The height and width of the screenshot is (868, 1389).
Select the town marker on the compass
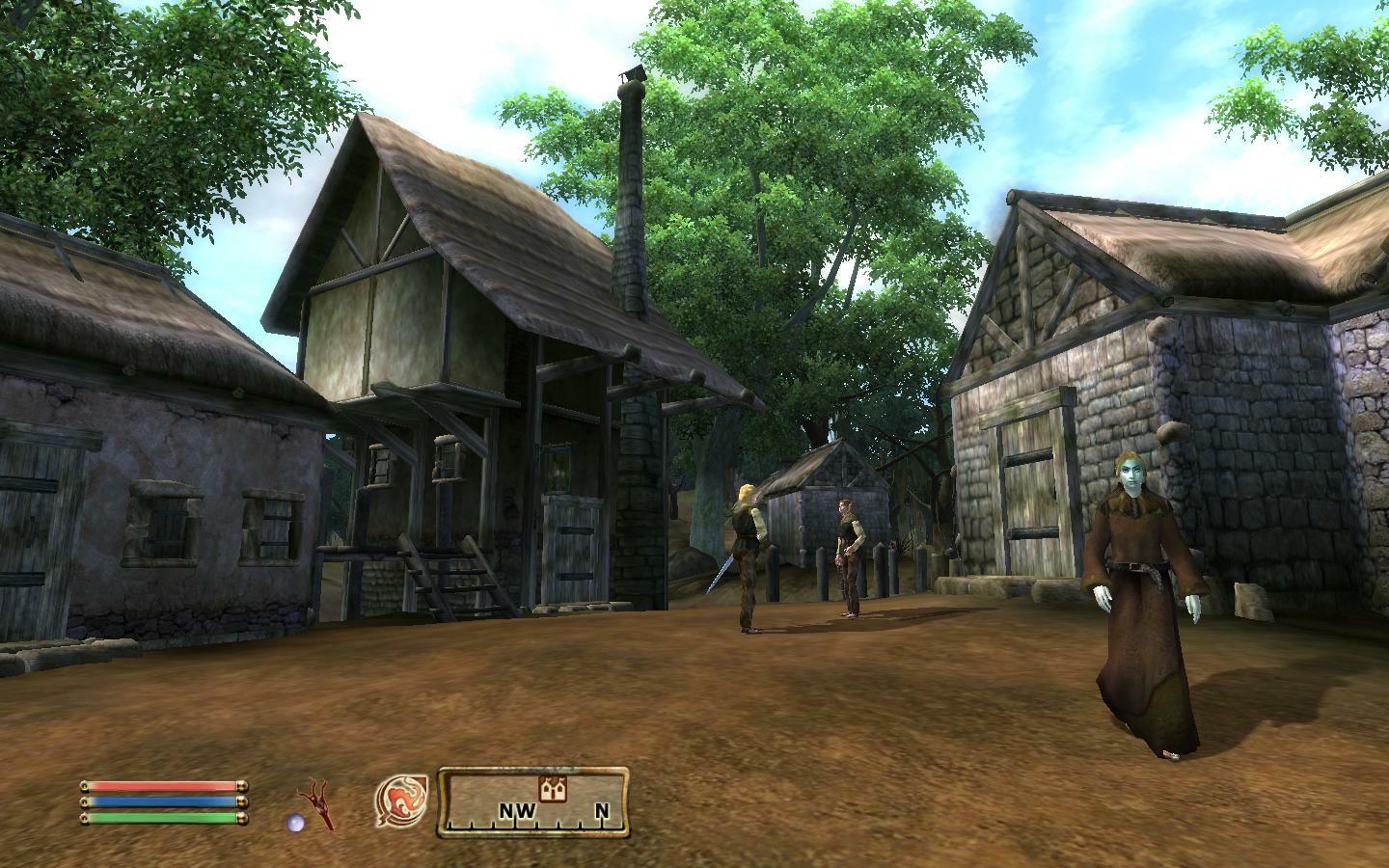pos(552,789)
